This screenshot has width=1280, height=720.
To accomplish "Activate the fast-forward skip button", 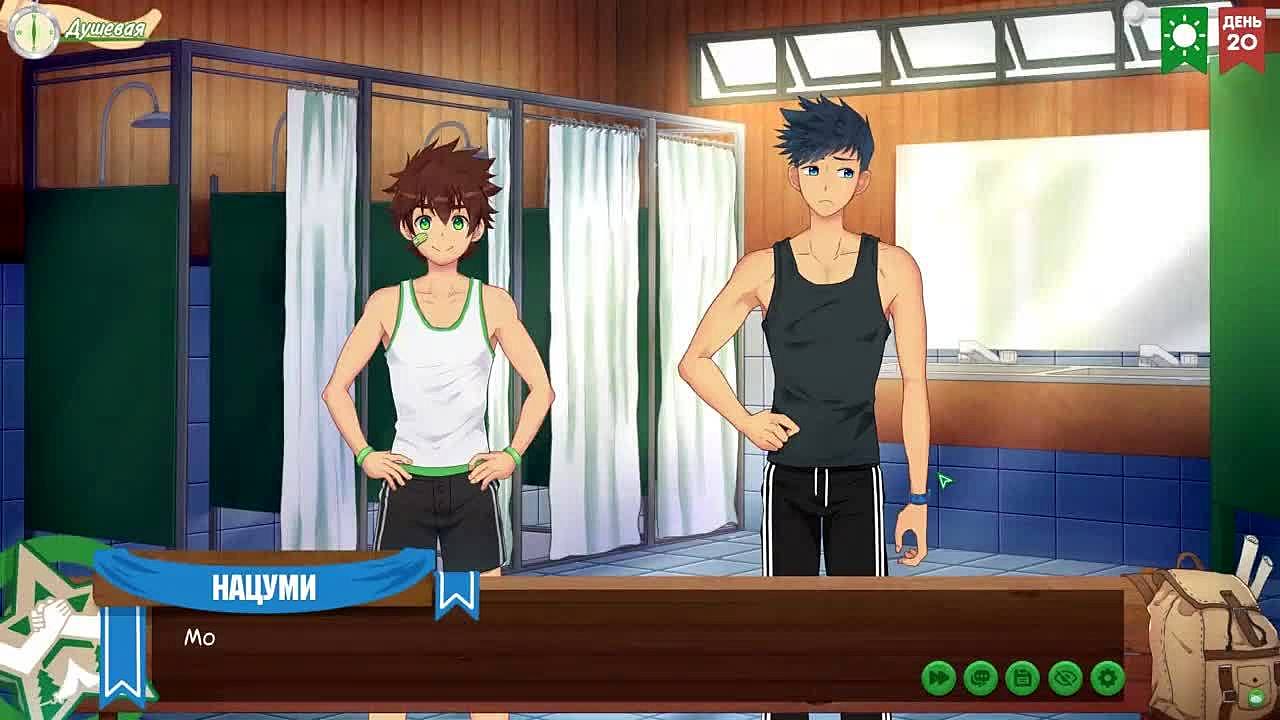I will pos(938,678).
